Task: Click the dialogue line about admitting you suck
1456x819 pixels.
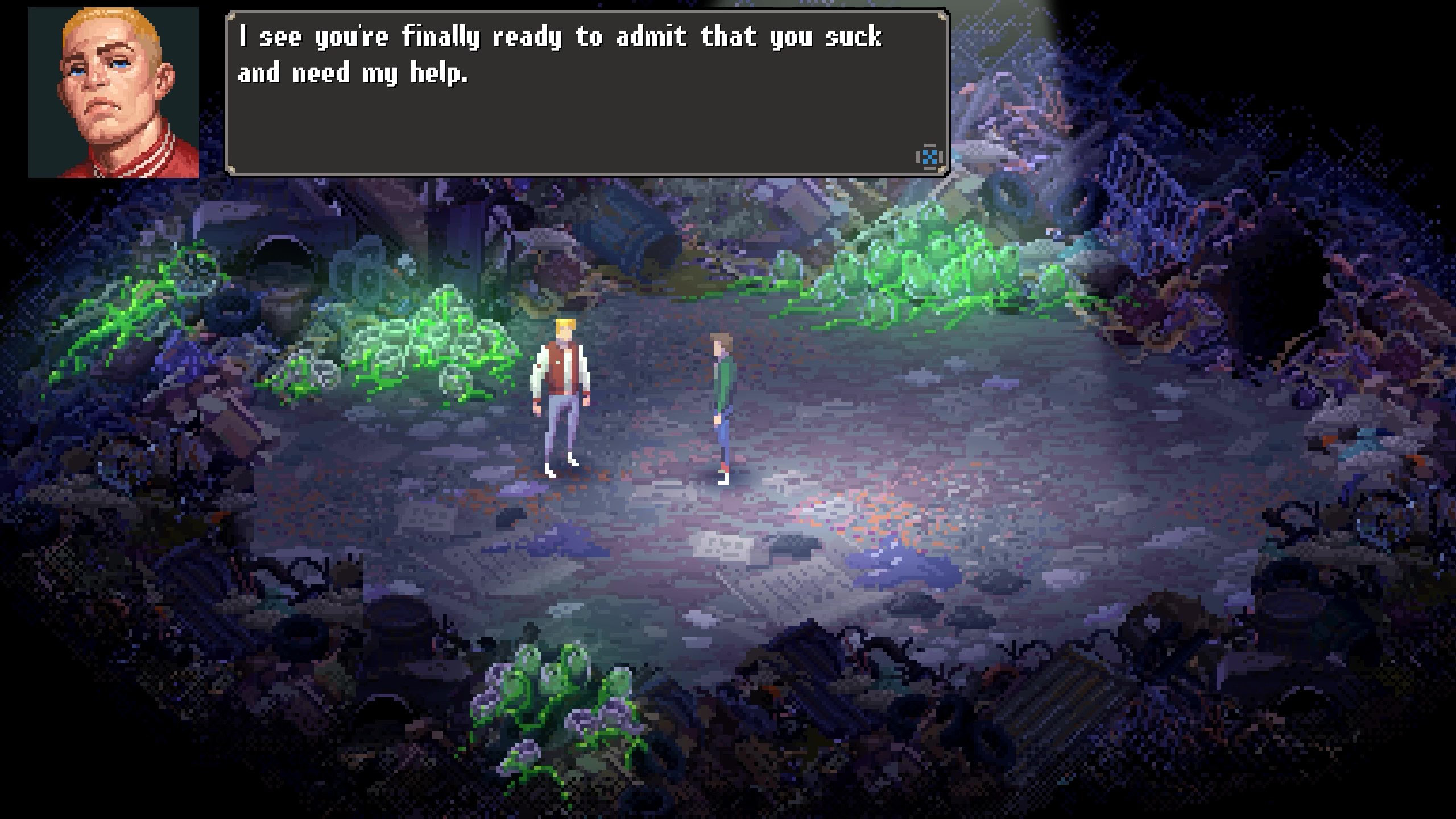Action: pyautogui.click(x=560, y=37)
